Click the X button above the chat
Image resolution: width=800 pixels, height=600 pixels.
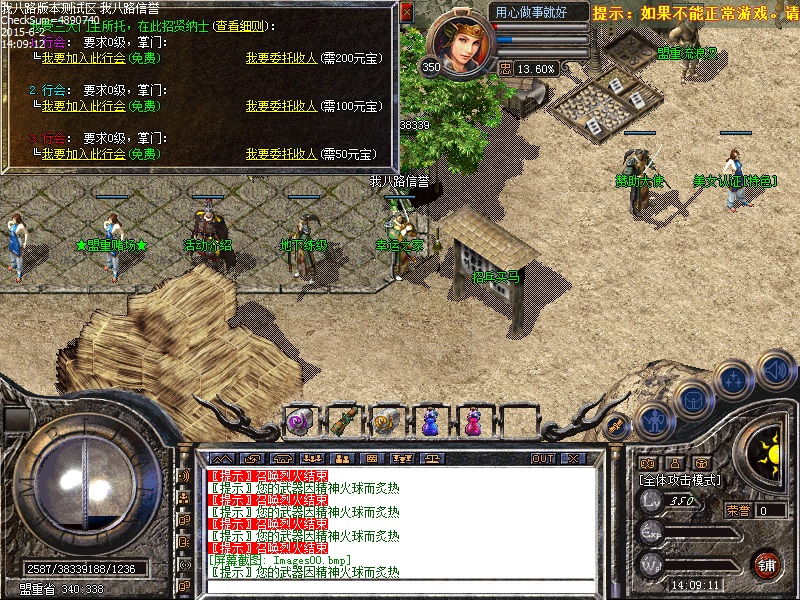point(574,458)
